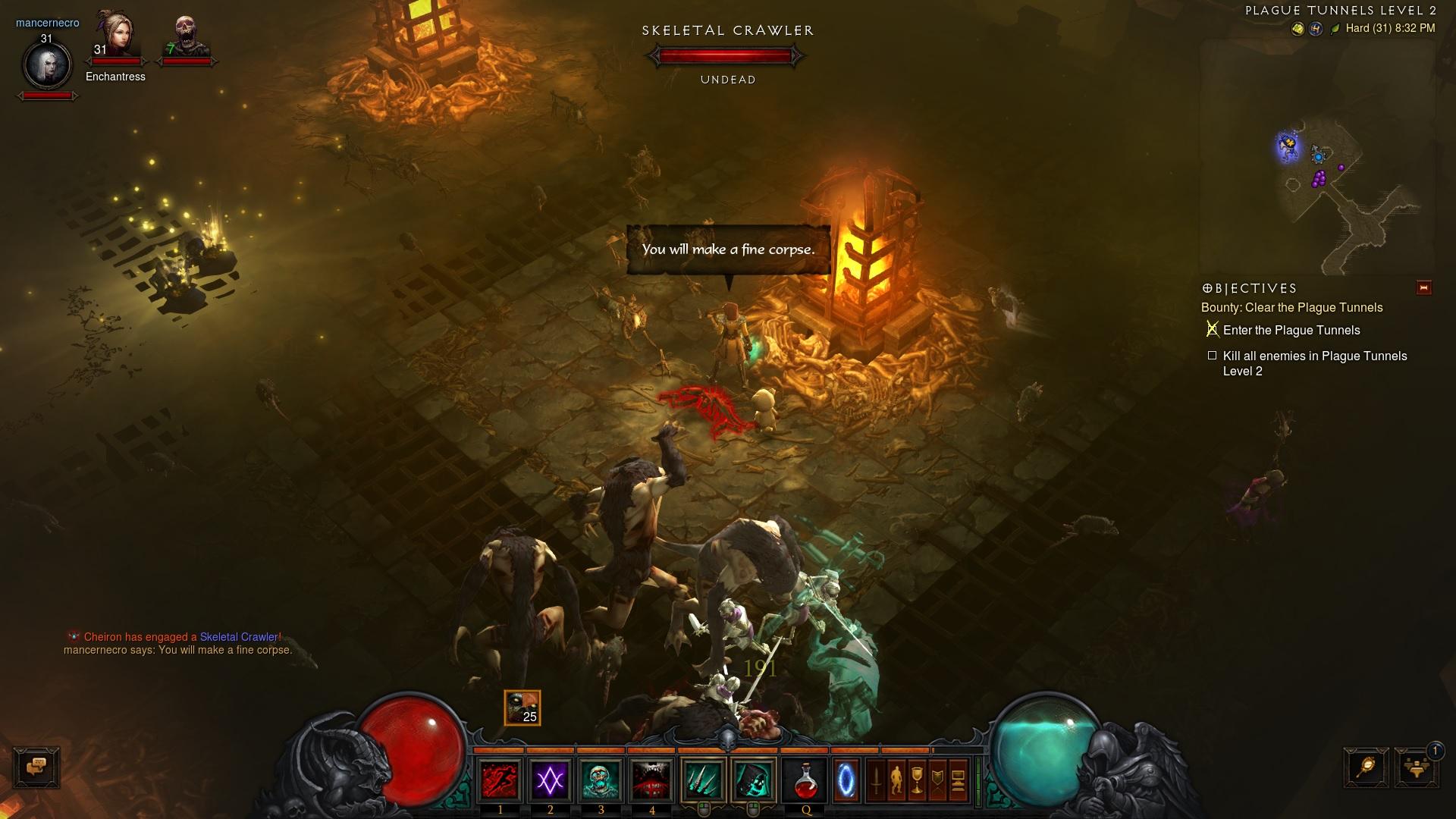Collapse the Objectives tracker panel
Image resolution: width=1456 pixels, height=819 pixels.
point(1423,288)
